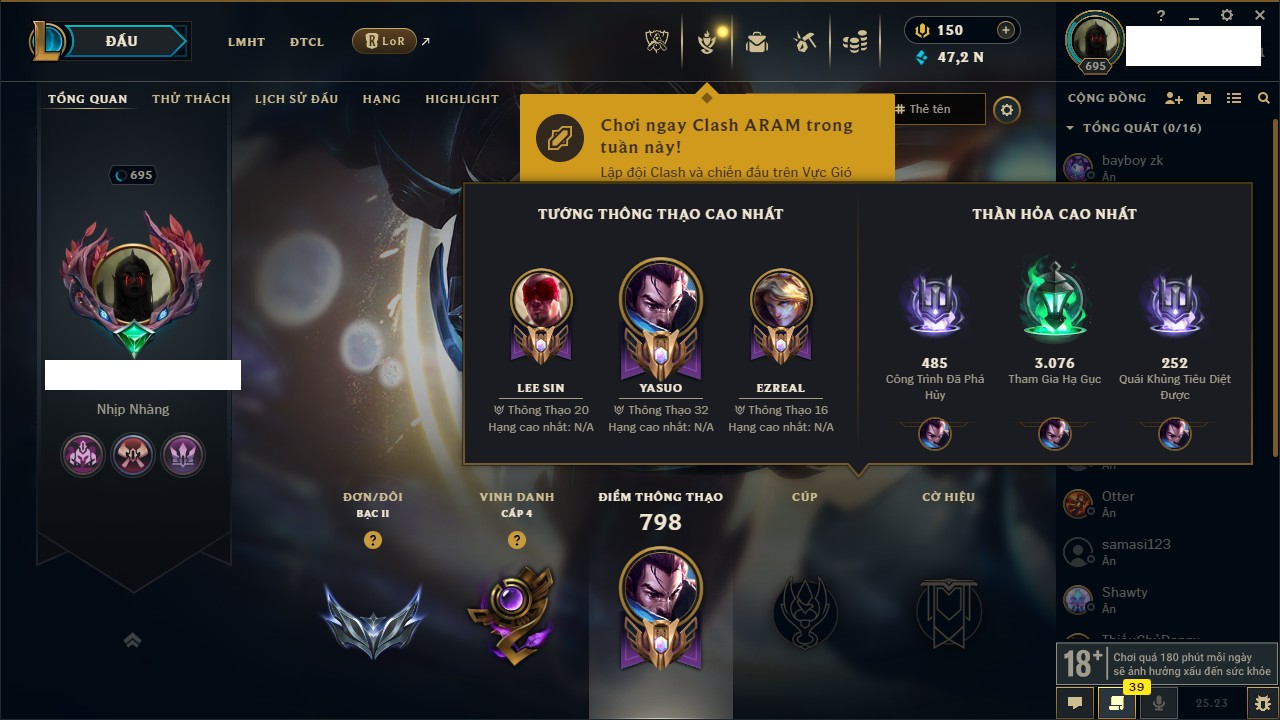Select friend Otter in the friends list
The image size is (1280, 720).
tap(1117, 503)
